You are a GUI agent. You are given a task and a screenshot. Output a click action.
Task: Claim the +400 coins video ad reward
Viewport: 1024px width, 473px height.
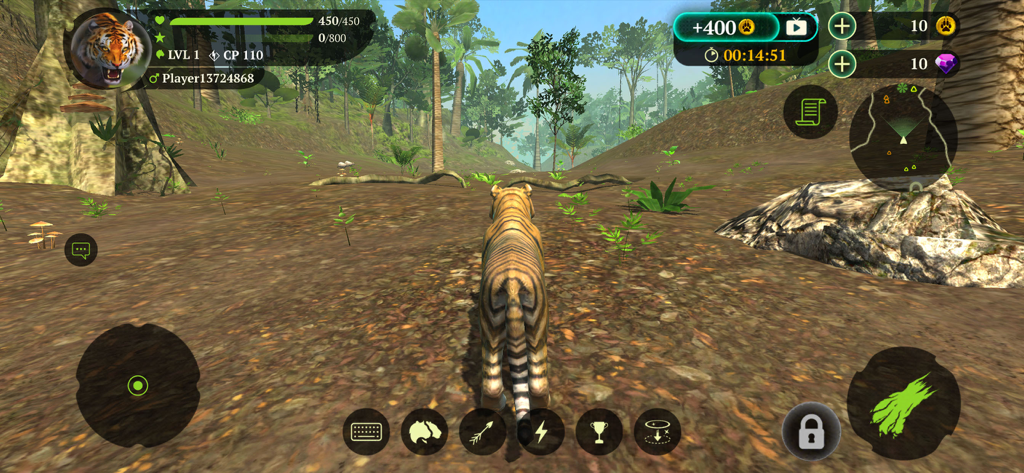click(745, 27)
